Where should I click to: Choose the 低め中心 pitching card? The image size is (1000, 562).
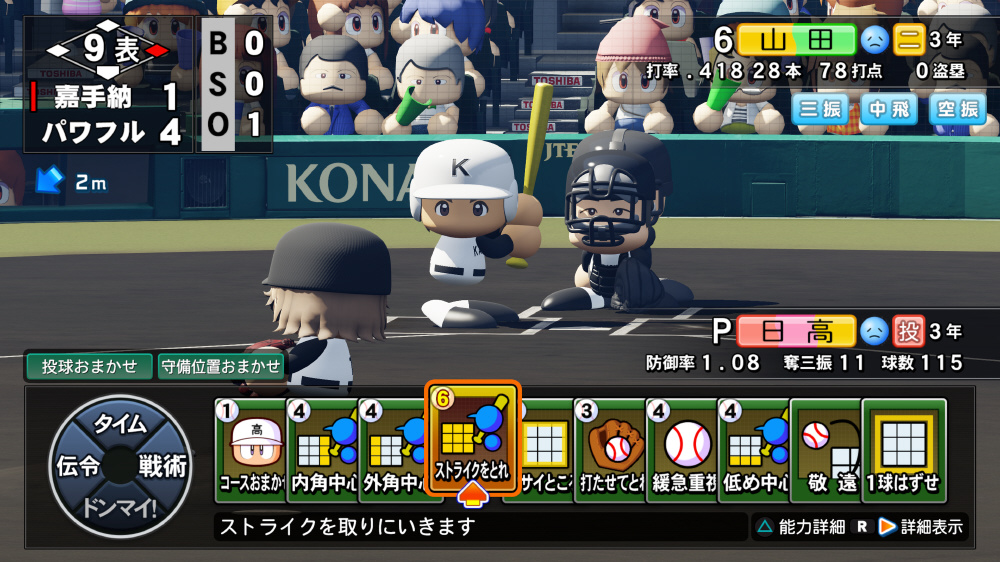(x=754, y=449)
